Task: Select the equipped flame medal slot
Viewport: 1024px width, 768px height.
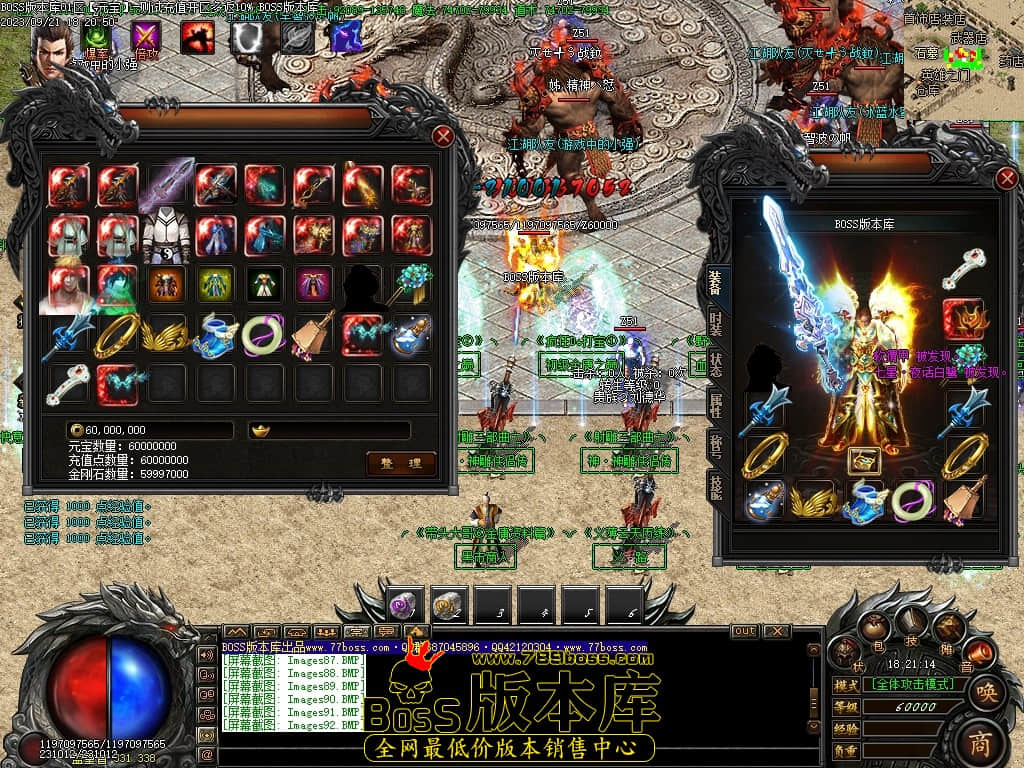Action: point(964,319)
